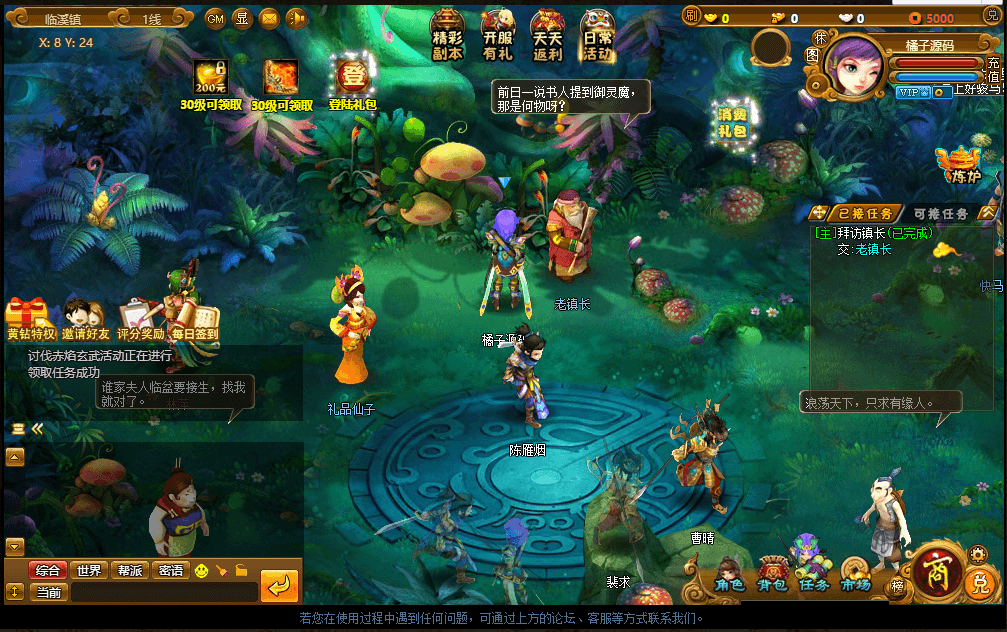The image size is (1007, 632).
Task: Open the 背包 backpack
Action: click(771, 574)
